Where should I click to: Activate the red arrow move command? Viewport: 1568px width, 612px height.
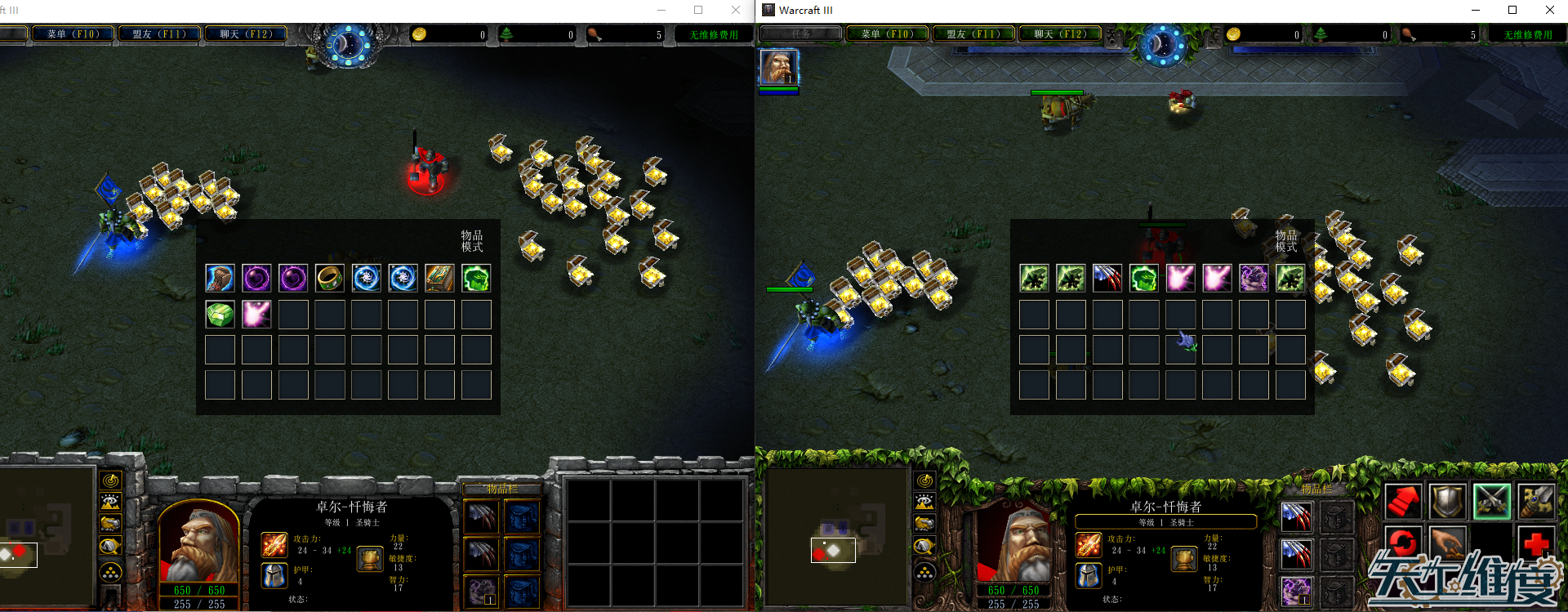coord(1402,501)
